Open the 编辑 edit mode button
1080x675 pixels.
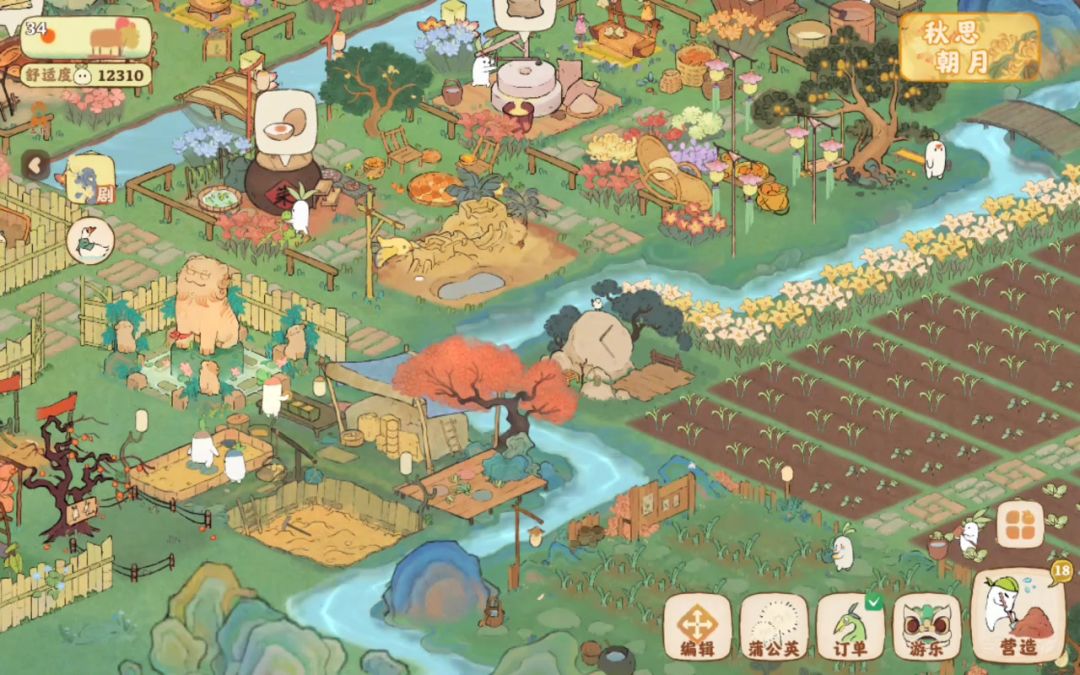697,627
